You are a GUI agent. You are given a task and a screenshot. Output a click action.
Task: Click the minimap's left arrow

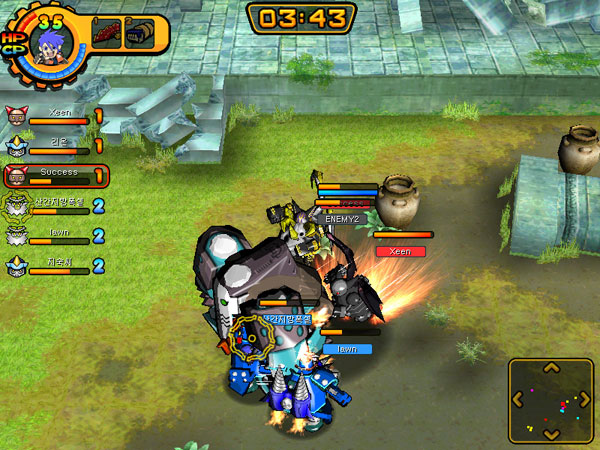point(517,400)
